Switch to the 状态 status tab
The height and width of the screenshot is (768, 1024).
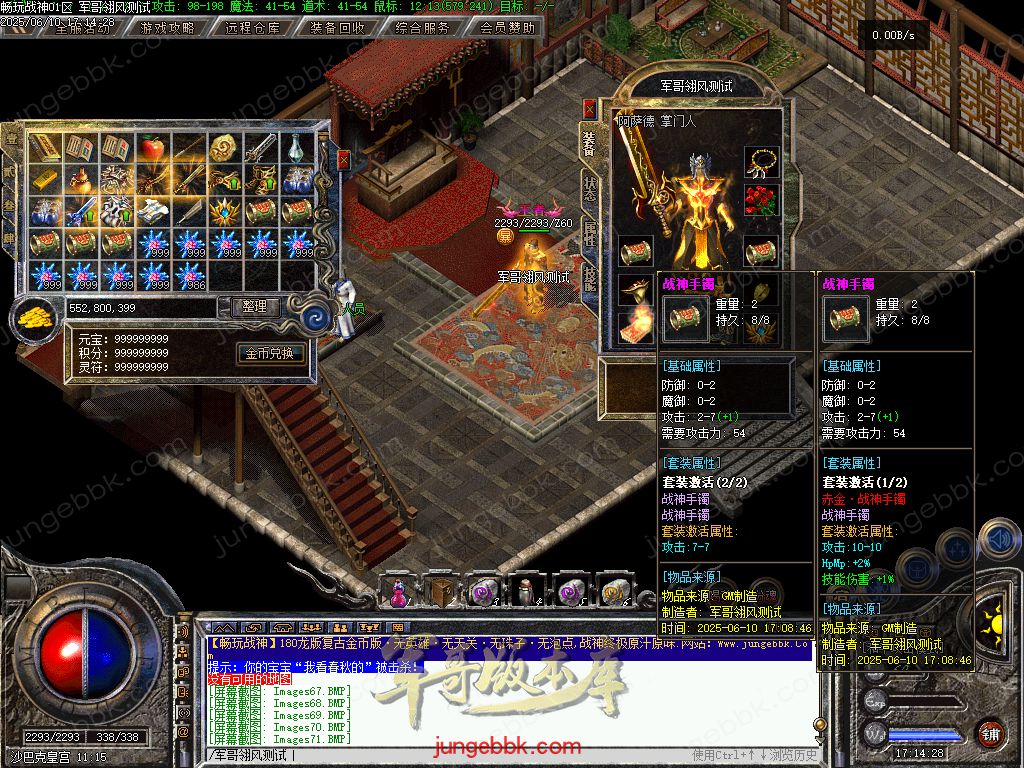(x=590, y=190)
